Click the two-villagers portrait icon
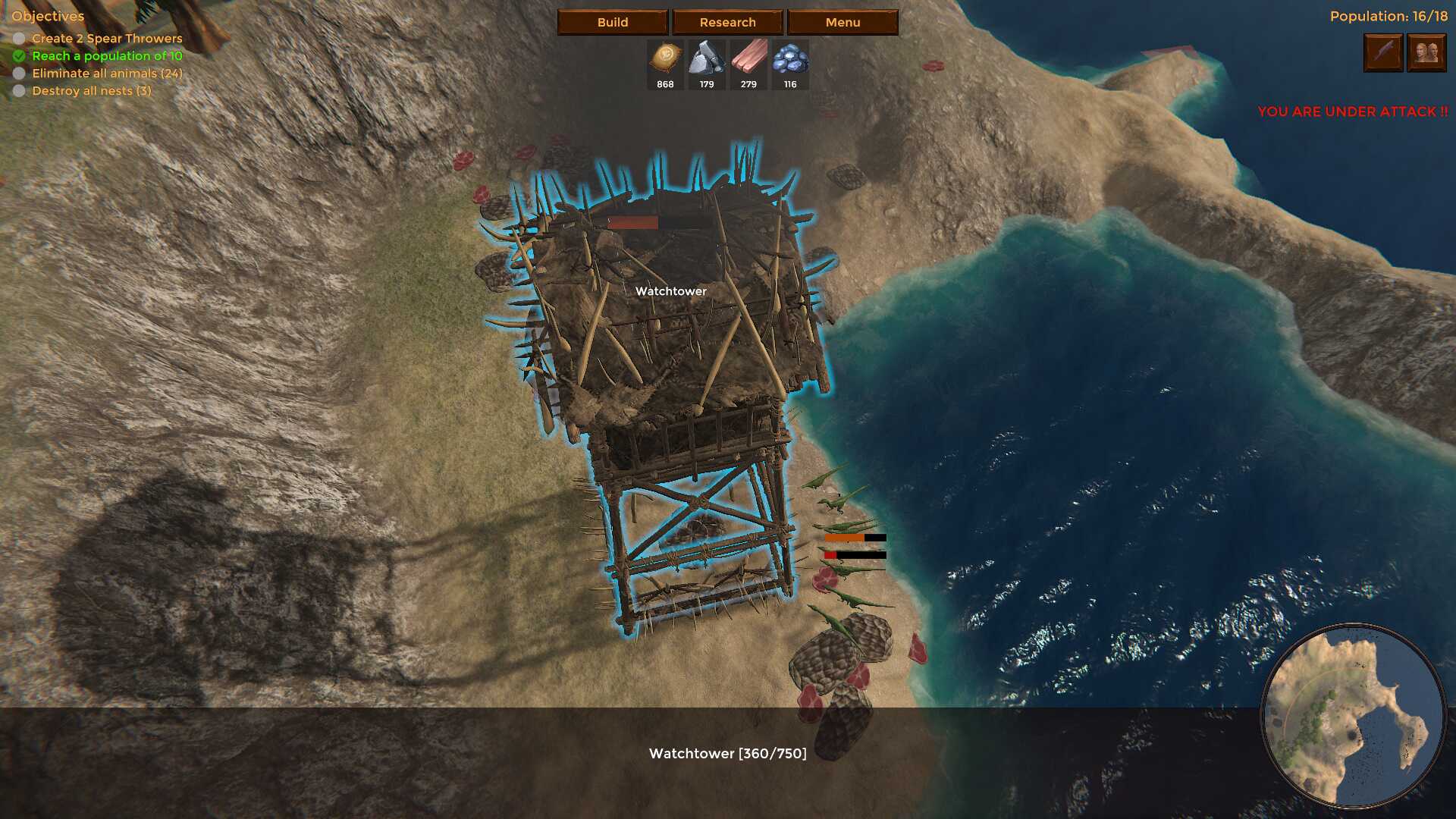 click(x=1426, y=52)
